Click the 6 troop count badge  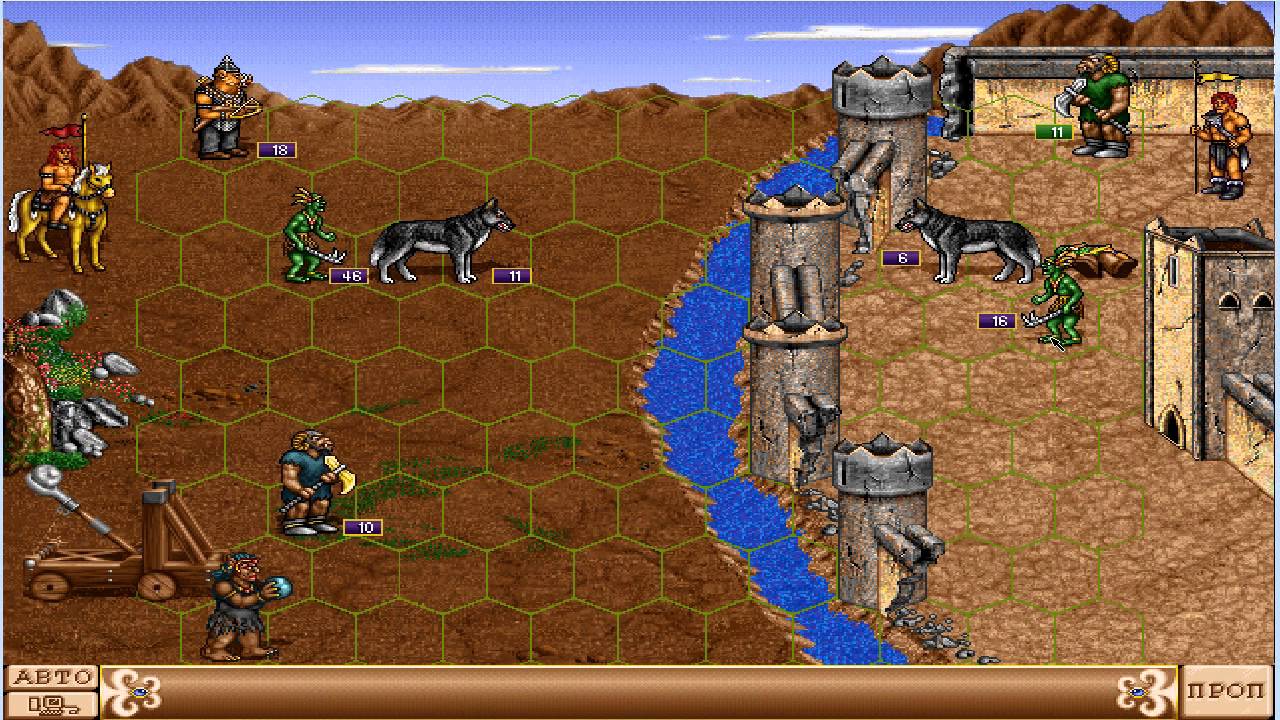901,256
